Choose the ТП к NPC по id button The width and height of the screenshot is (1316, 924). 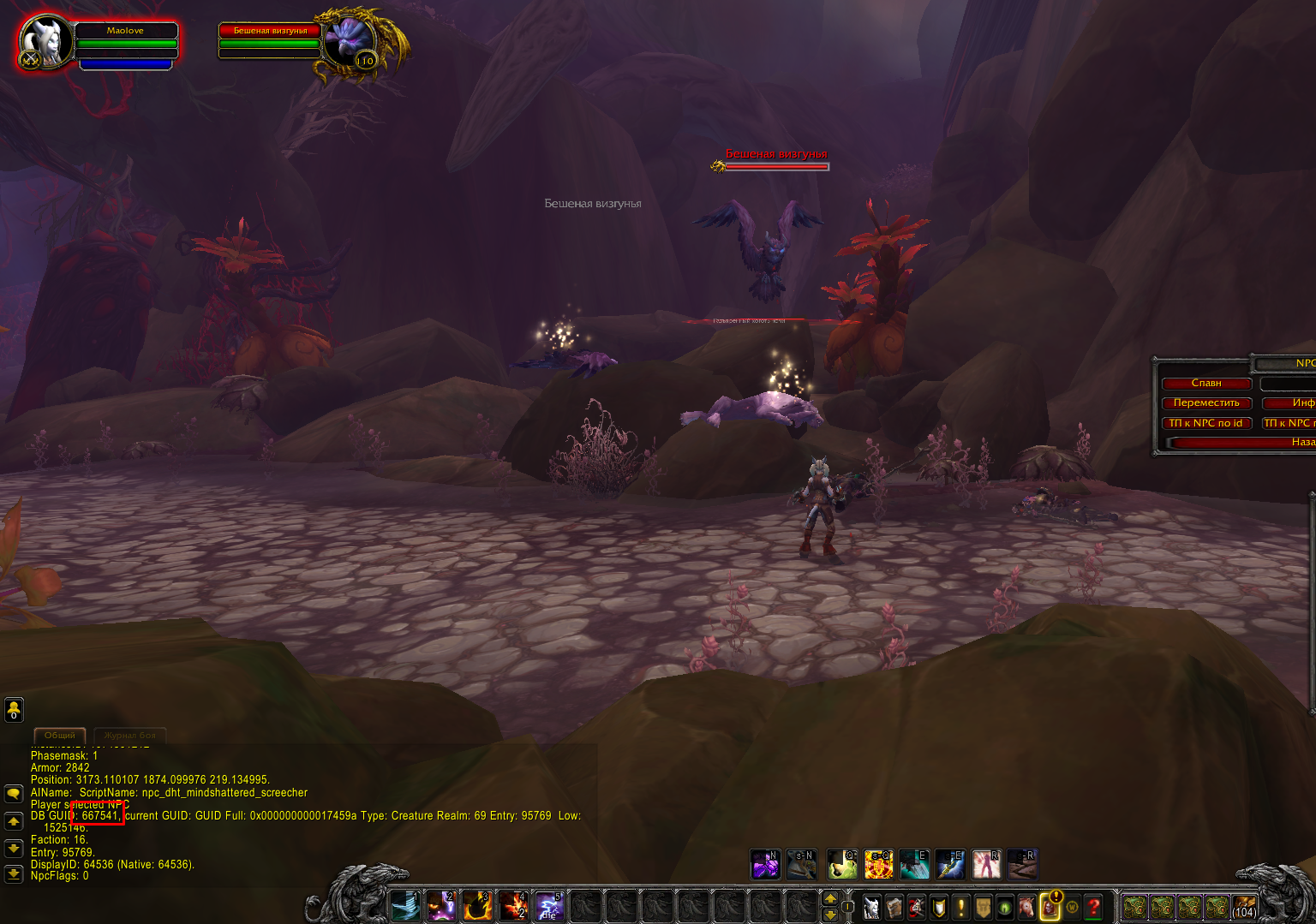(1206, 423)
